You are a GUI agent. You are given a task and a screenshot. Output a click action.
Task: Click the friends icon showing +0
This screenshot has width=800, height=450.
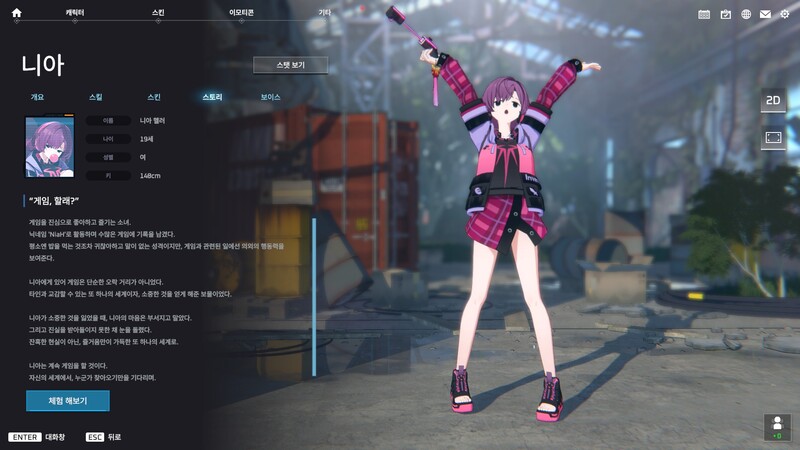(x=777, y=427)
